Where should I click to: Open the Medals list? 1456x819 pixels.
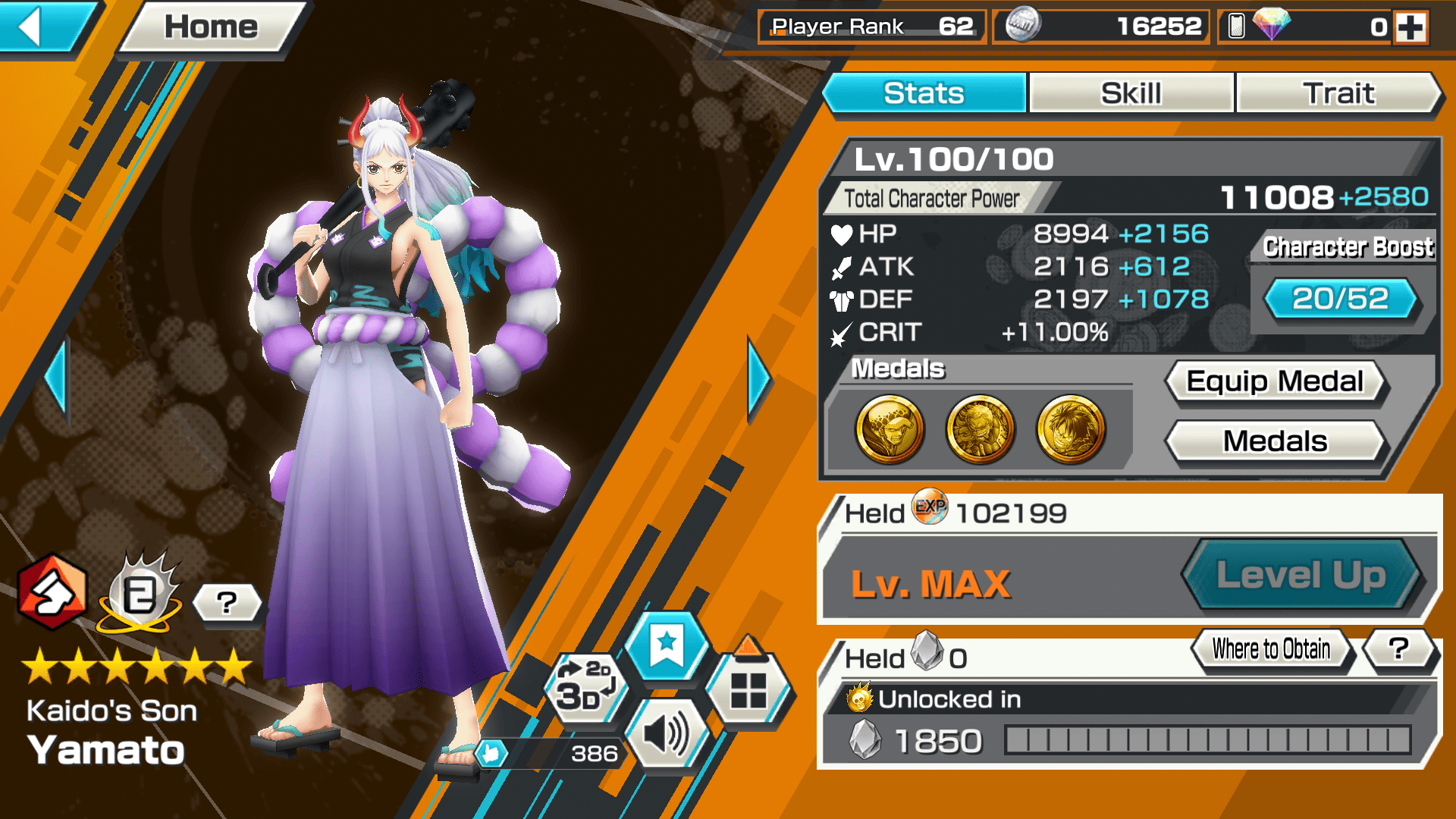point(1275,441)
